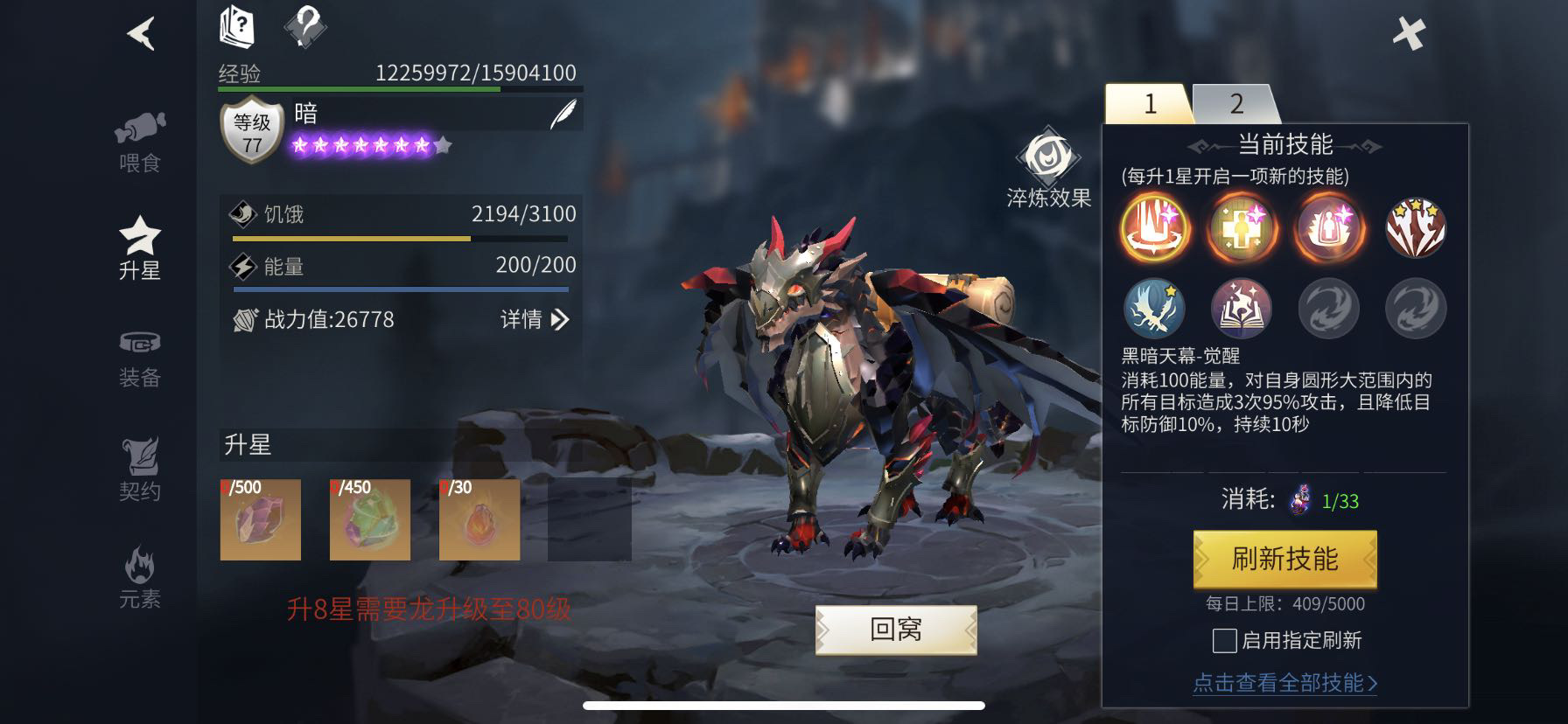Screen dimensions: 1568x724
Task: Open the question-mark help icon
Action: [305, 26]
